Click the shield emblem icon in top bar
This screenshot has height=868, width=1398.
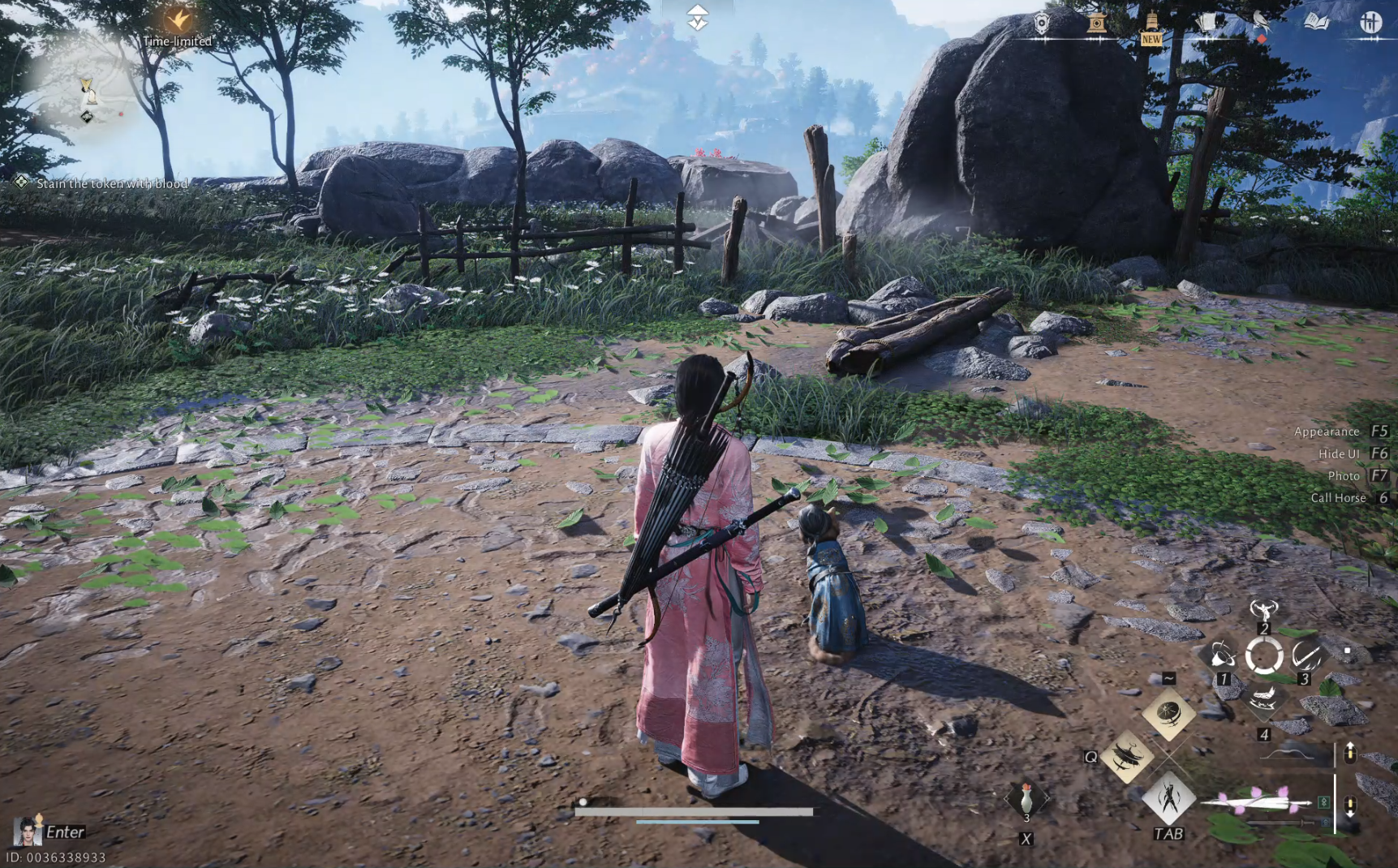pos(1042,23)
